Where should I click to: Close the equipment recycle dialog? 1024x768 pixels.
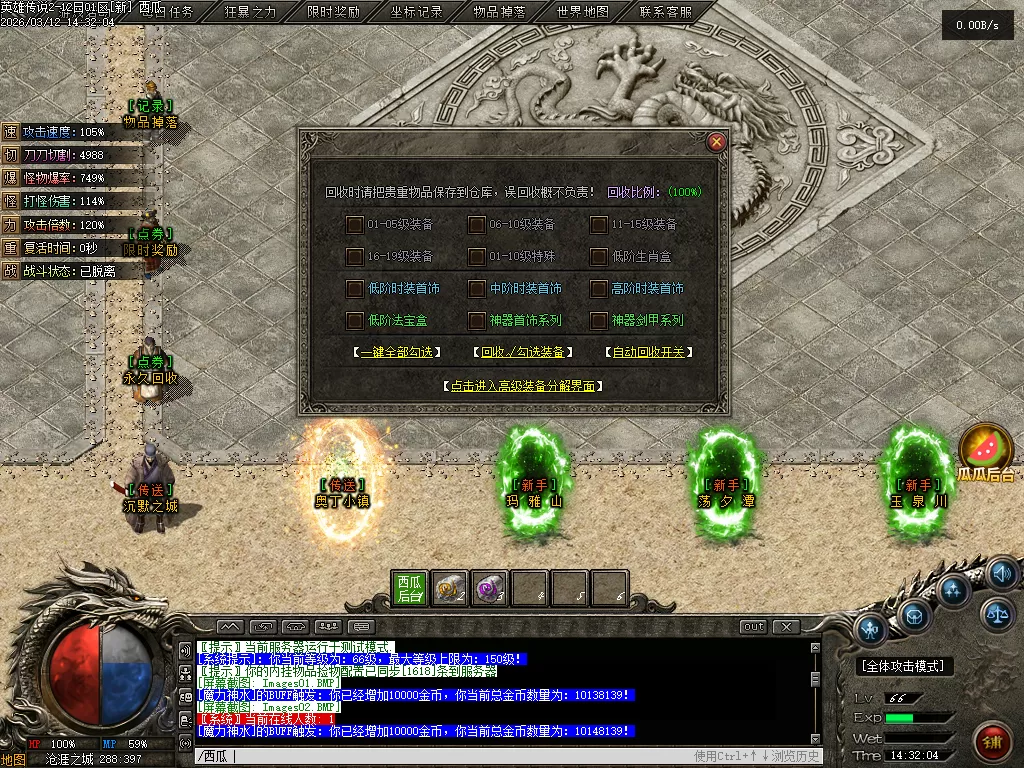pyautogui.click(x=716, y=142)
